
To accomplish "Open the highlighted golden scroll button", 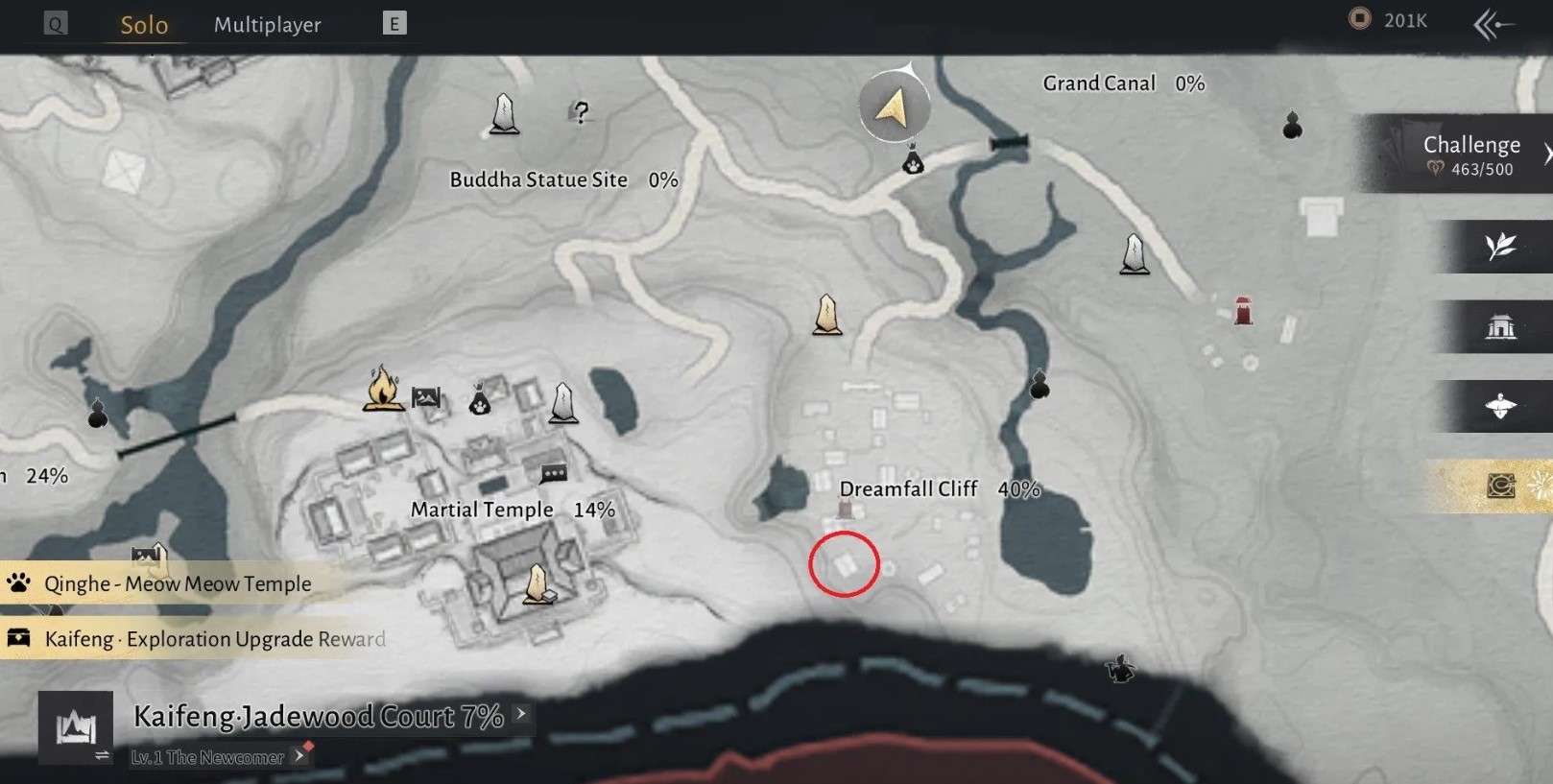I will point(1500,486).
